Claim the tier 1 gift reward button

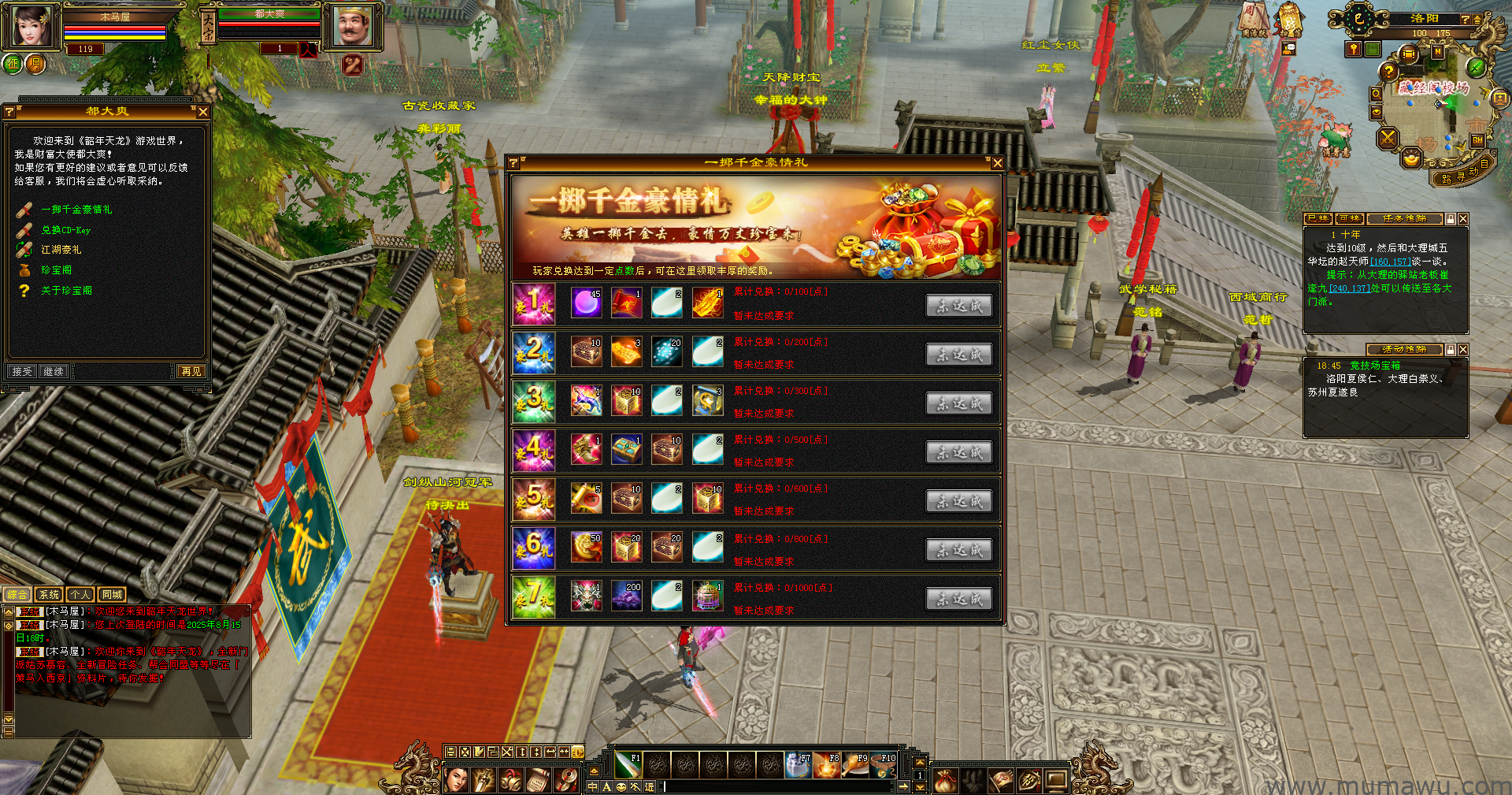958,306
